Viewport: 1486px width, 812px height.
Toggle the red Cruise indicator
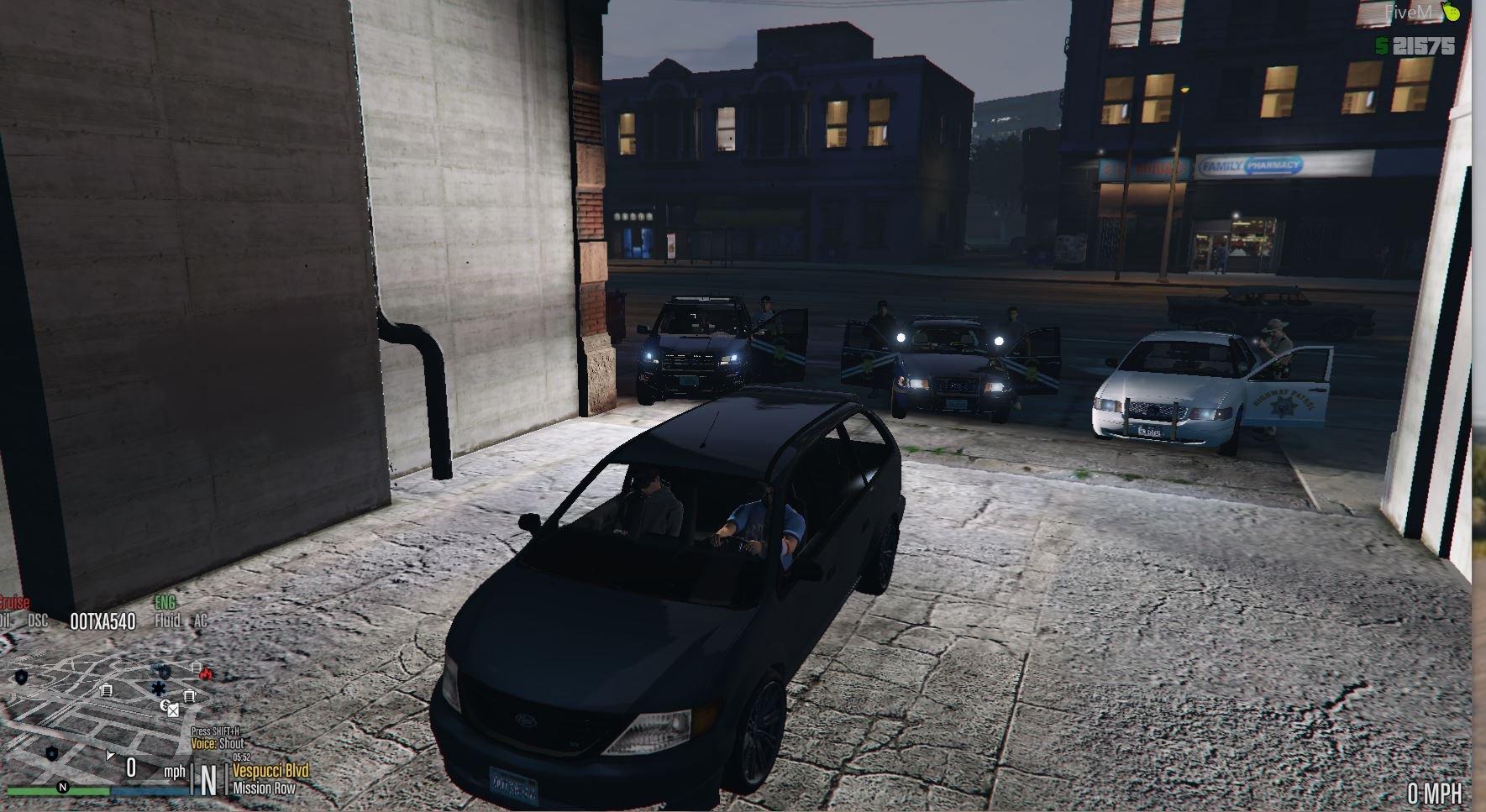tap(14, 603)
